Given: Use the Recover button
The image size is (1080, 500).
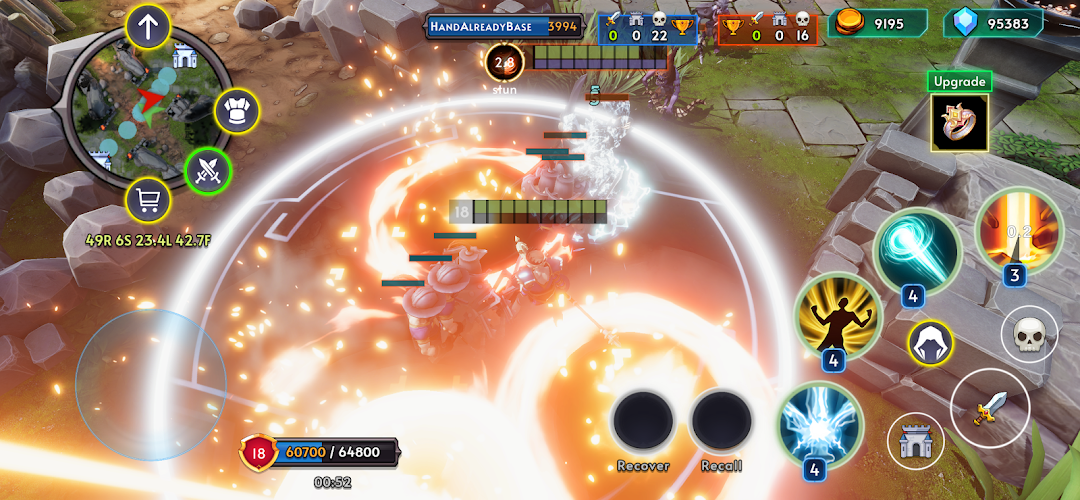Looking at the screenshot, I should click(642, 420).
